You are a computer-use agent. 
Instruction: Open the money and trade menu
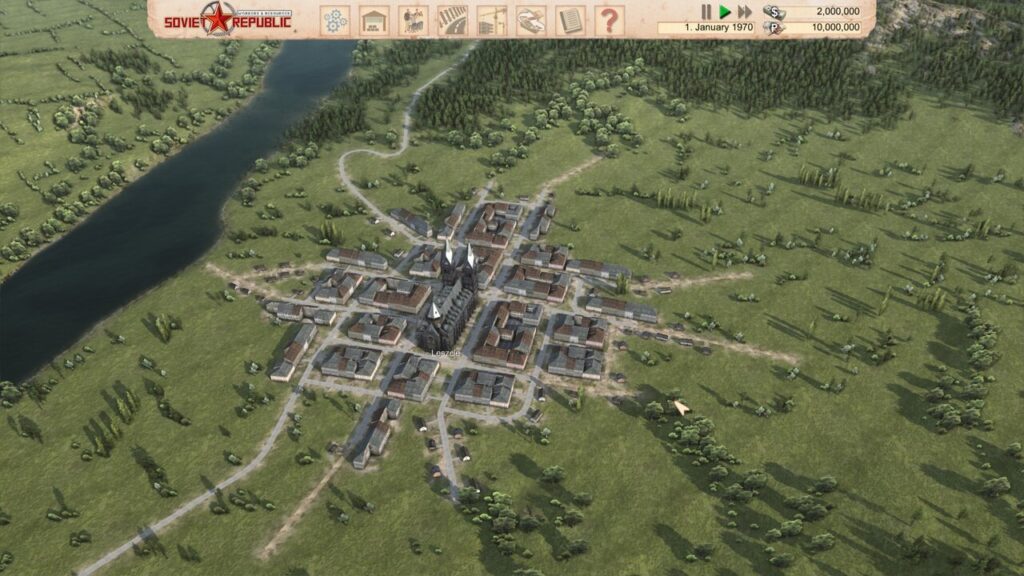click(530, 20)
